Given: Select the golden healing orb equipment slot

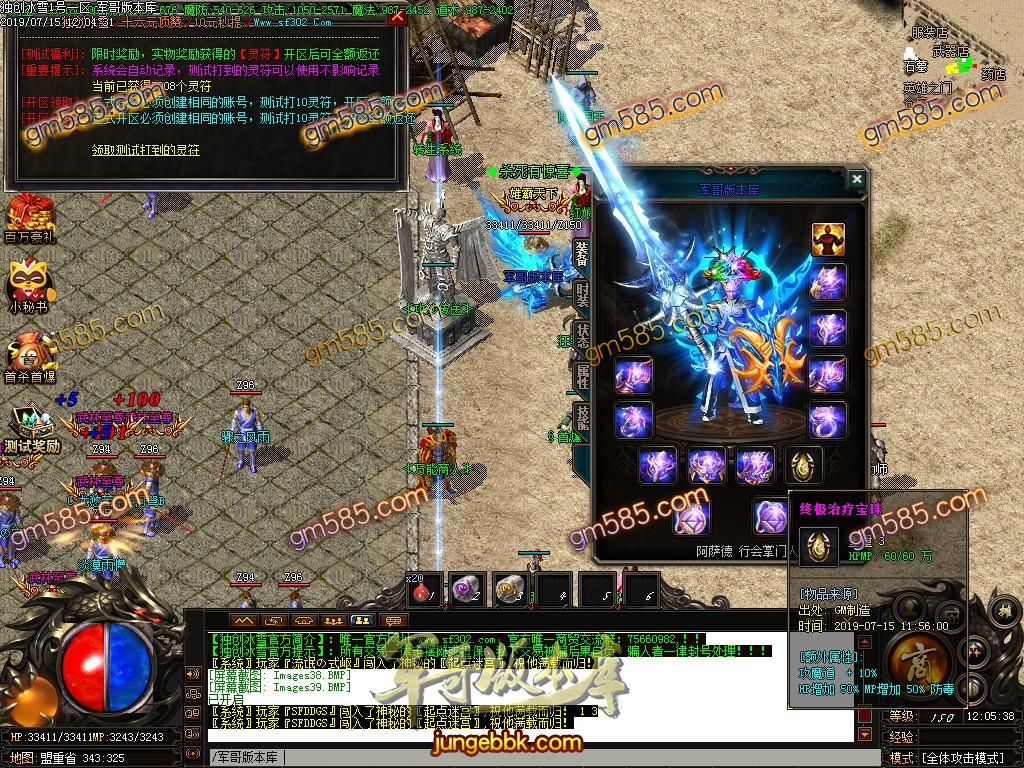Looking at the screenshot, I should (x=803, y=465).
